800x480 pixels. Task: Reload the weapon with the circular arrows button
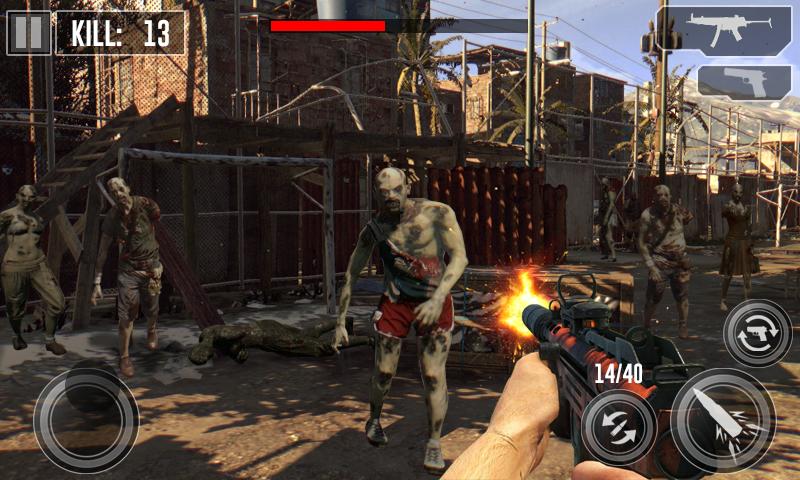click(619, 426)
